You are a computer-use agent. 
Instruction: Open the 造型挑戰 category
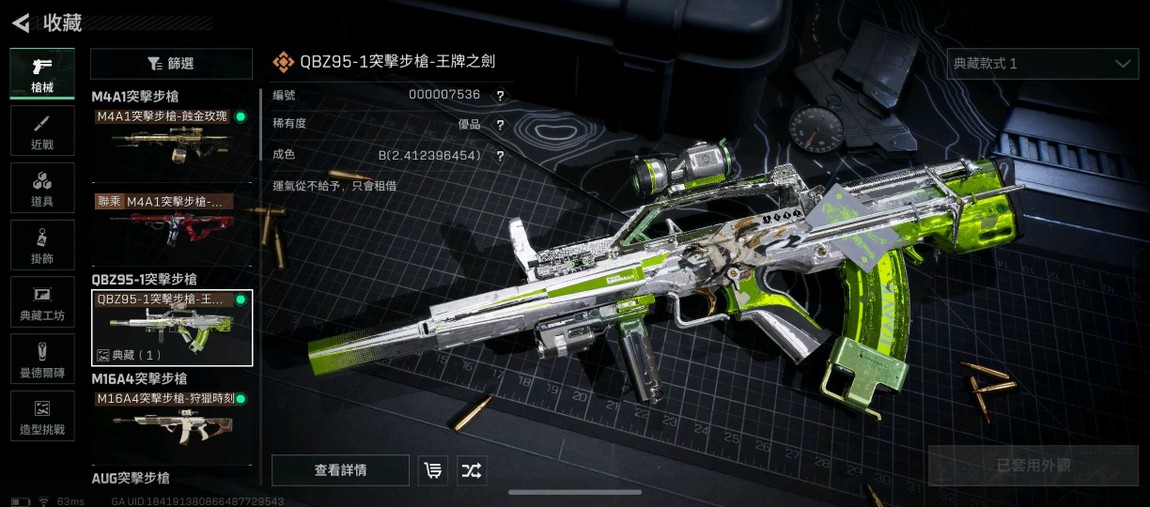pos(42,416)
